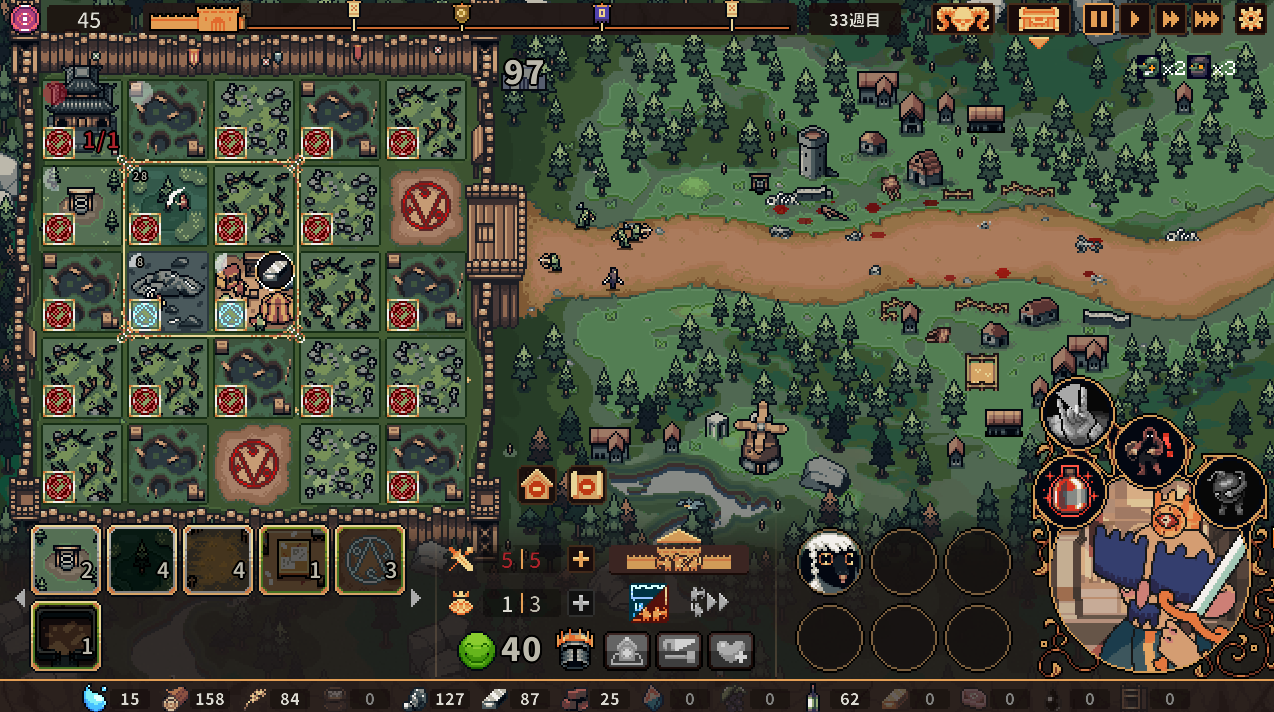
Task: Pause the game with the pause button
Action: point(1099,19)
